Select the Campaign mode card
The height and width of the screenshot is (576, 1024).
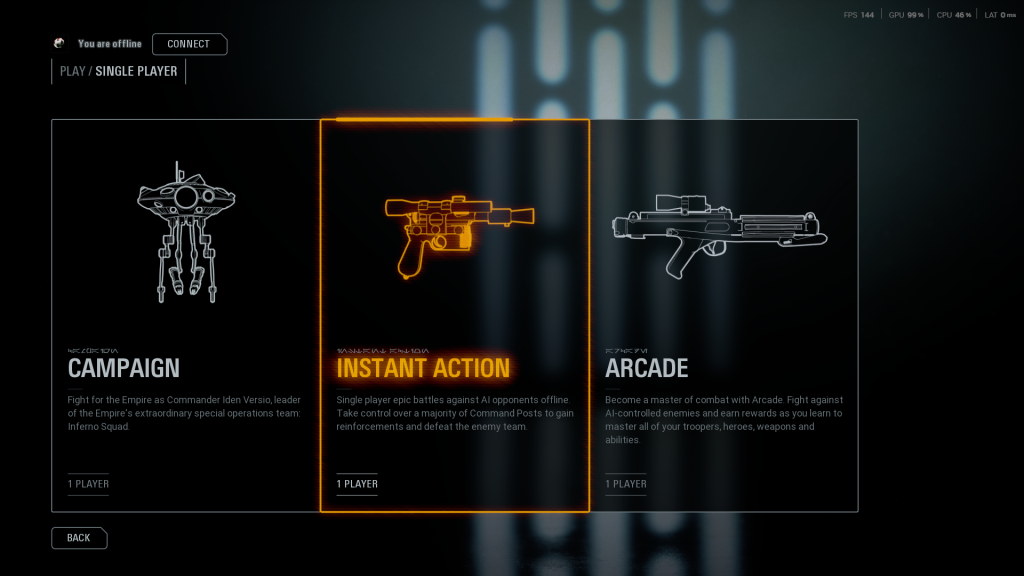[x=186, y=315]
